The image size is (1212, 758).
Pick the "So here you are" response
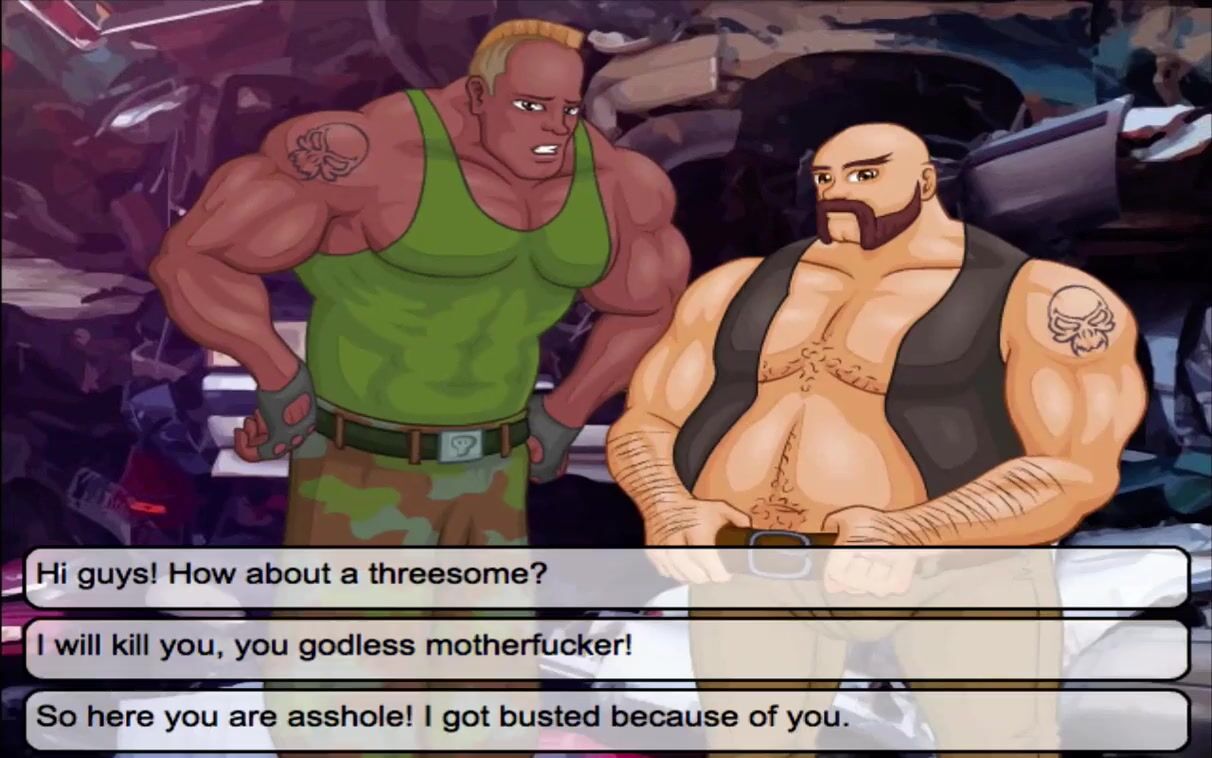click(x=605, y=718)
